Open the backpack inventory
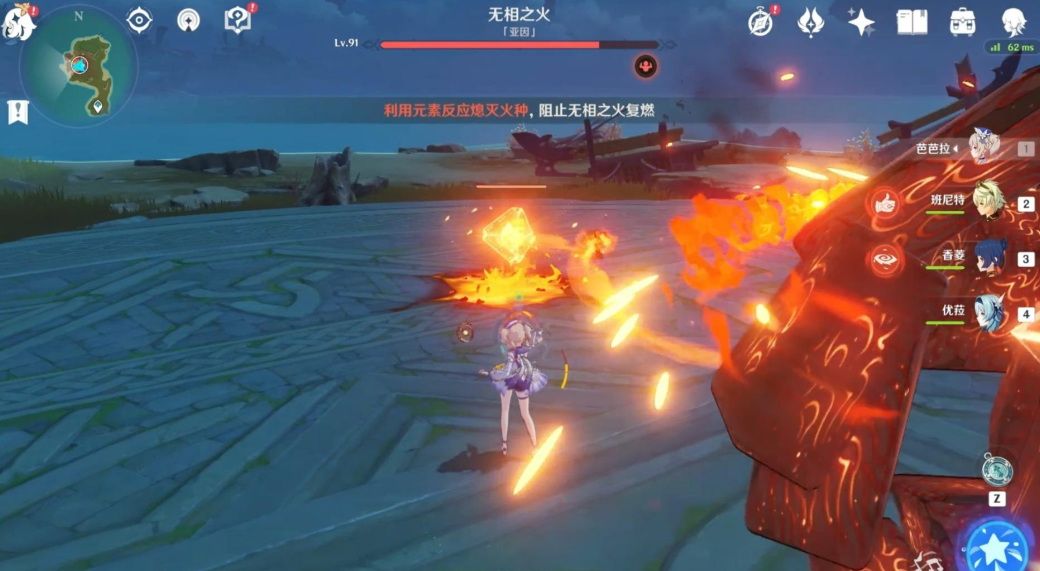This screenshot has width=1040, height=571. (x=963, y=22)
